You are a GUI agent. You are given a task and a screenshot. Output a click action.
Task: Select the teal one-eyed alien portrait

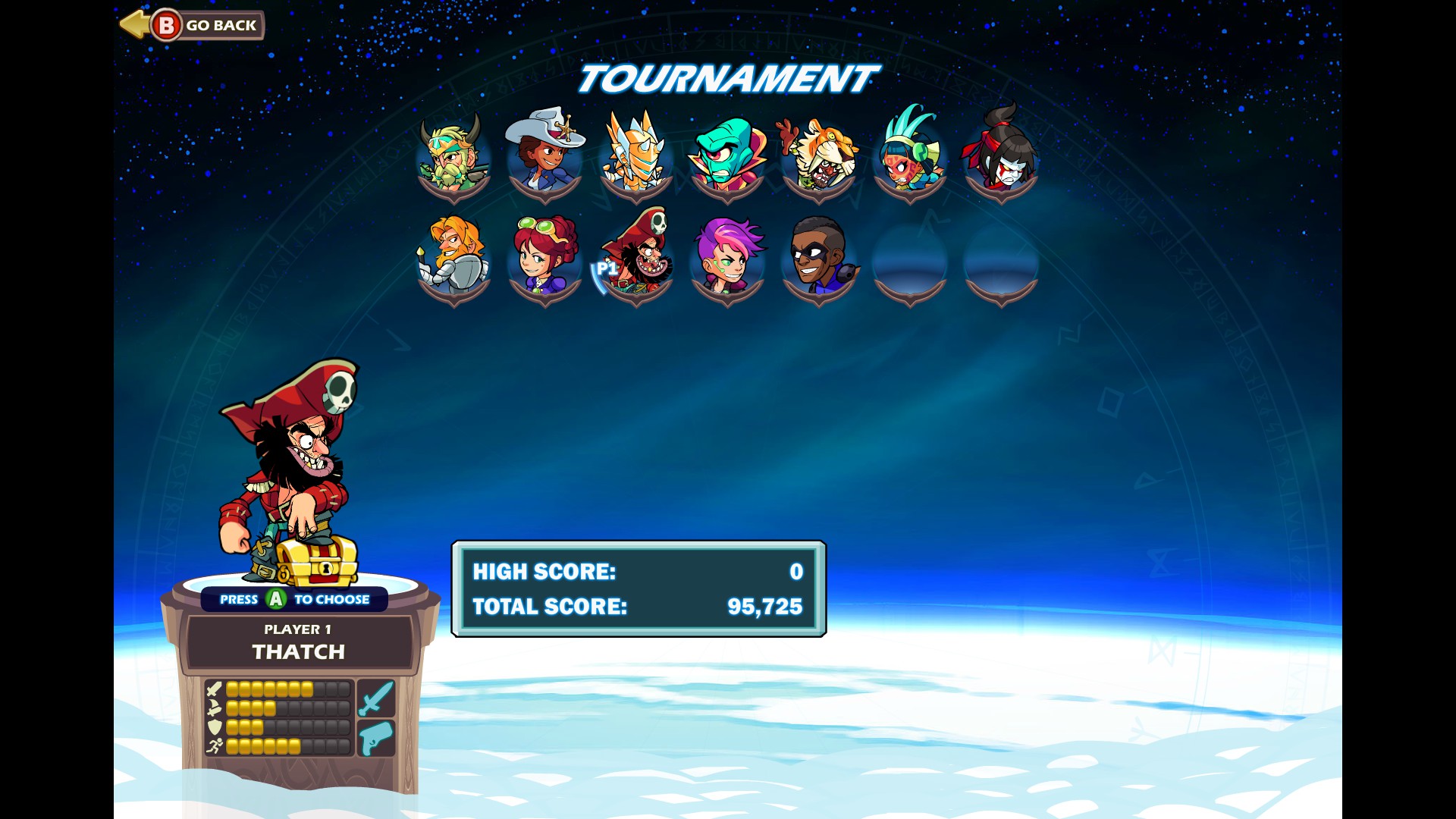coord(726,157)
